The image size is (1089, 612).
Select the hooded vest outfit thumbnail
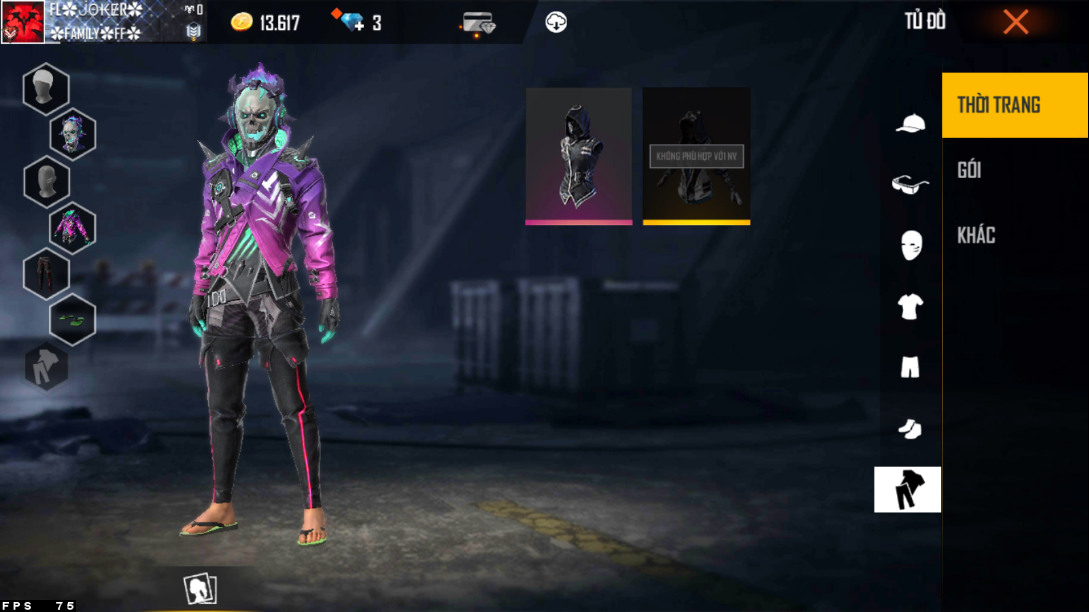pyautogui.click(x=579, y=155)
